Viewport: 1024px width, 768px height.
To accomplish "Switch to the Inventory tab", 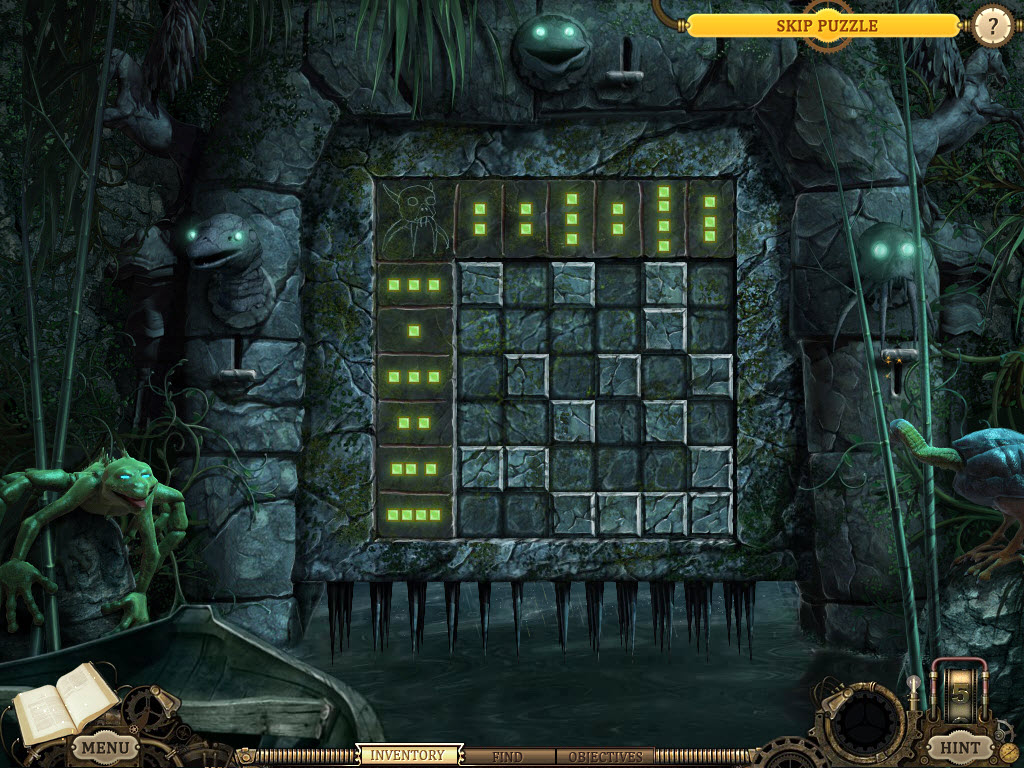I will point(408,756).
